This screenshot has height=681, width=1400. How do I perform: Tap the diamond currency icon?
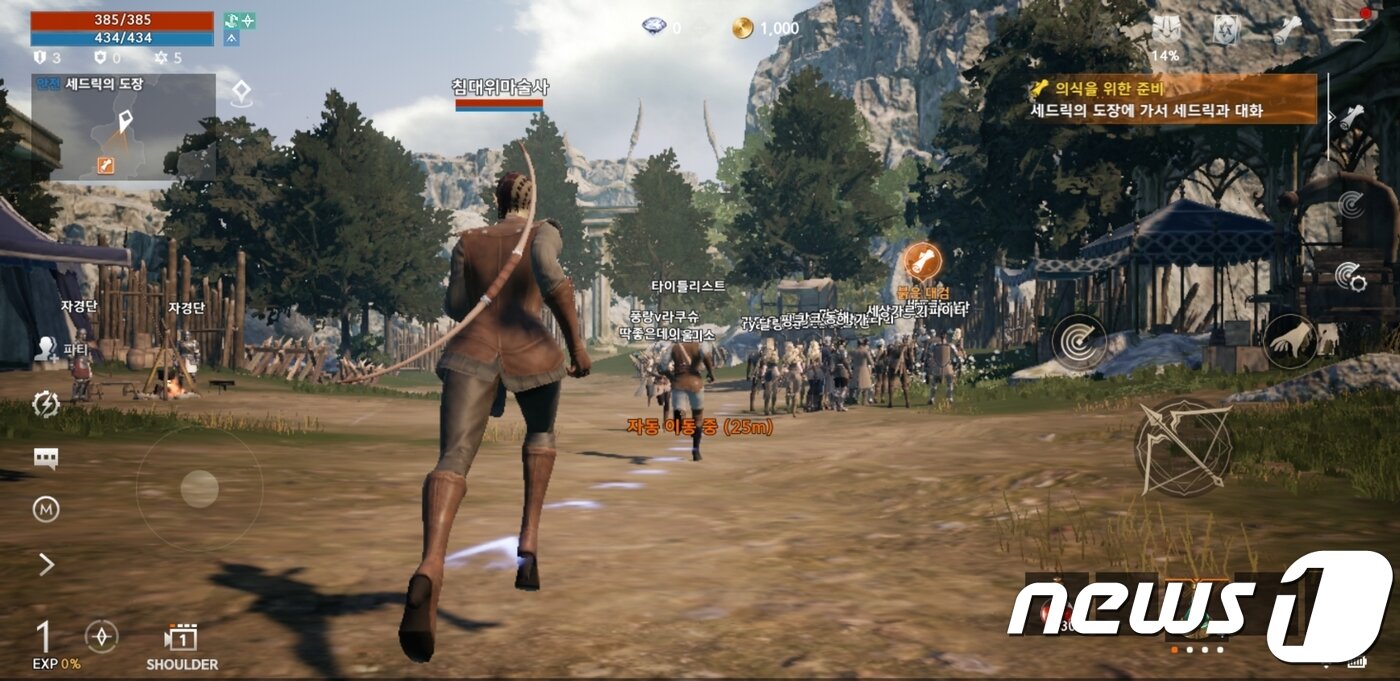(655, 27)
